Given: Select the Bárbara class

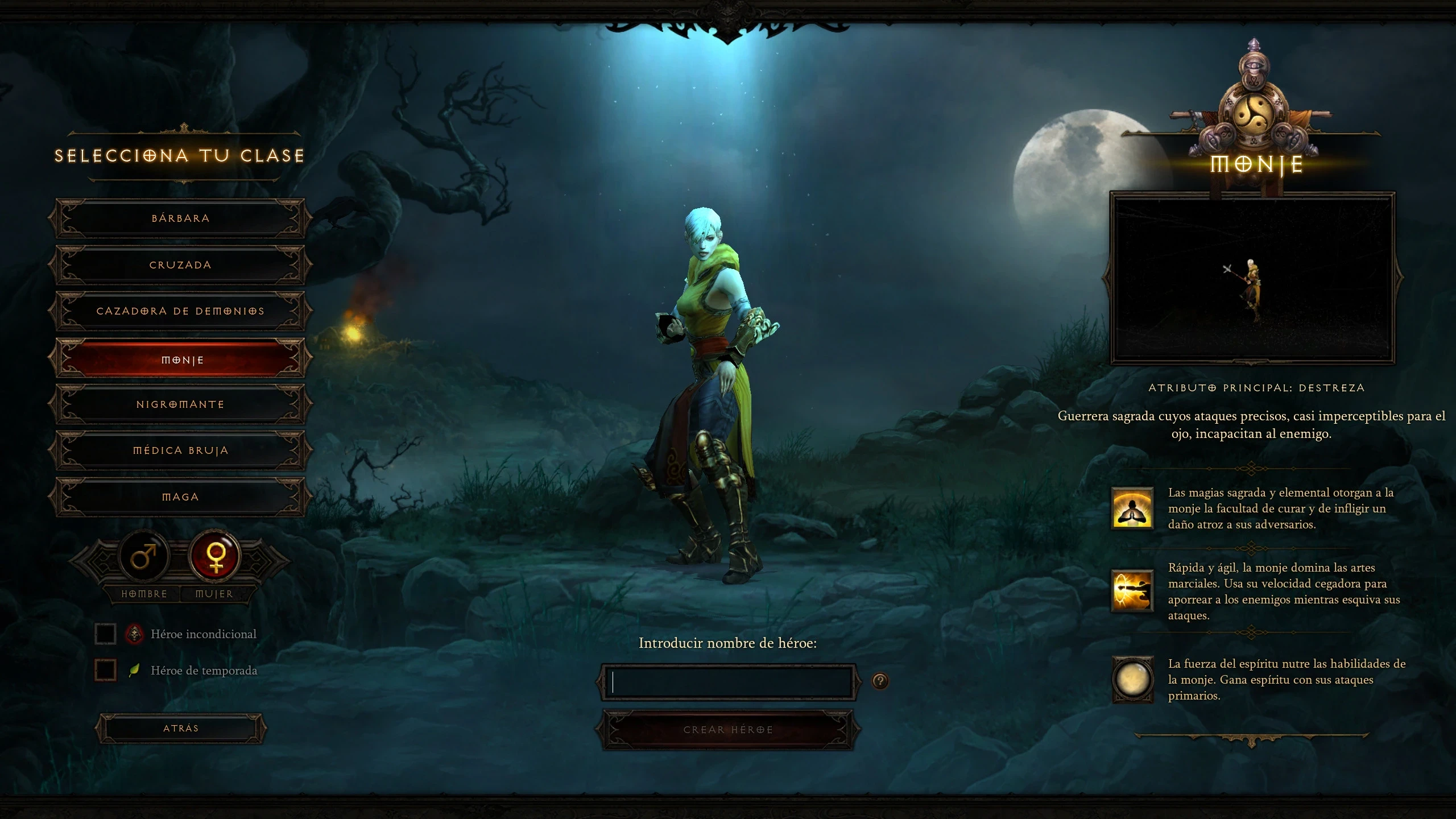Looking at the screenshot, I should click(180, 218).
